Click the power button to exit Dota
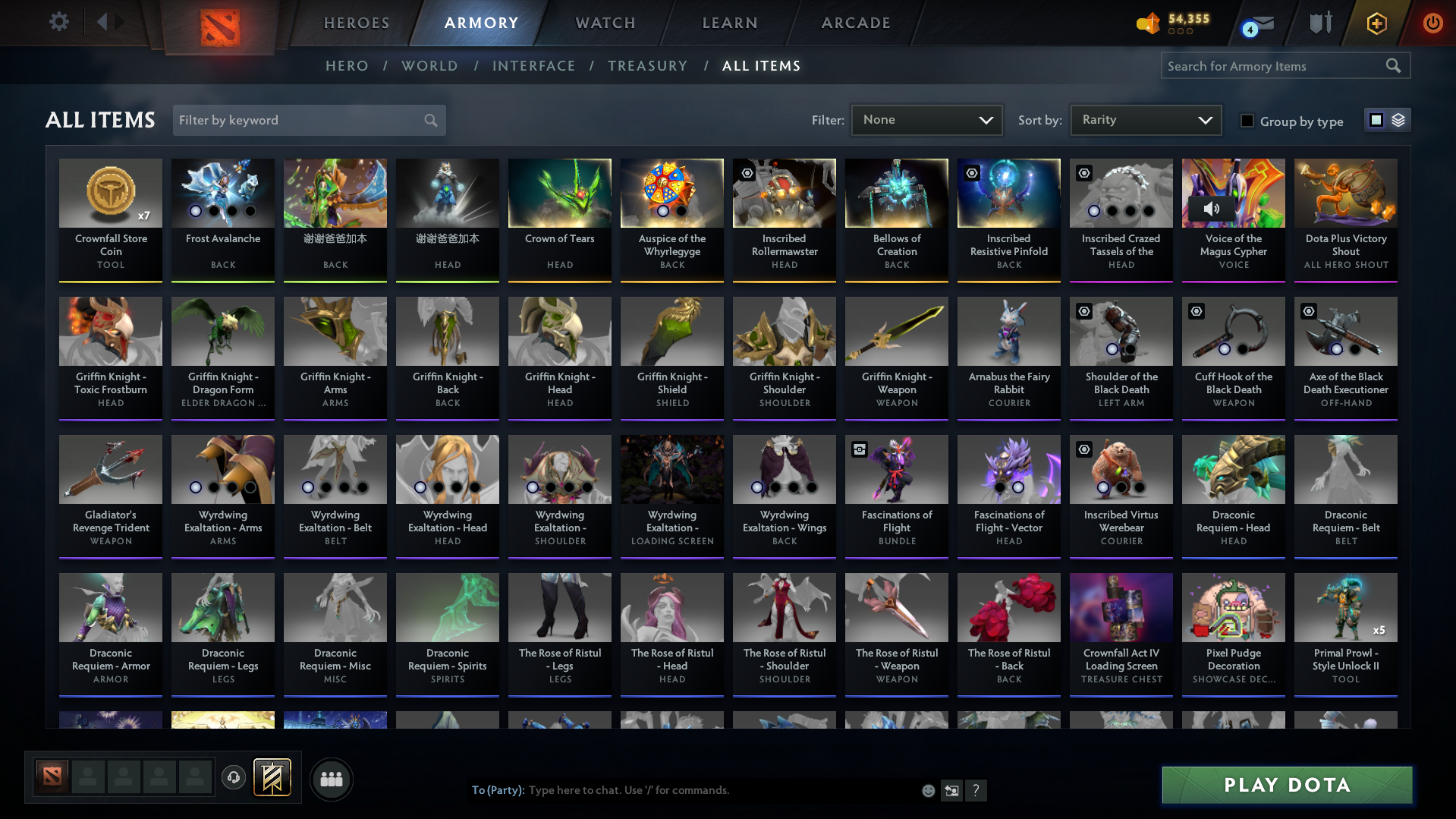Viewport: 1456px width, 819px height. click(x=1432, y=23)
